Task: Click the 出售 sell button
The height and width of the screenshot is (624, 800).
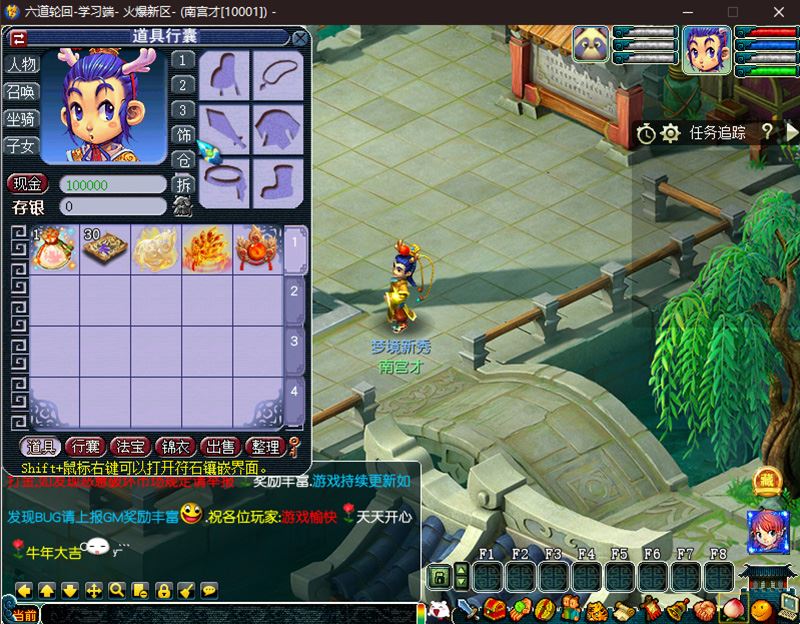Action: click(218, 447)
